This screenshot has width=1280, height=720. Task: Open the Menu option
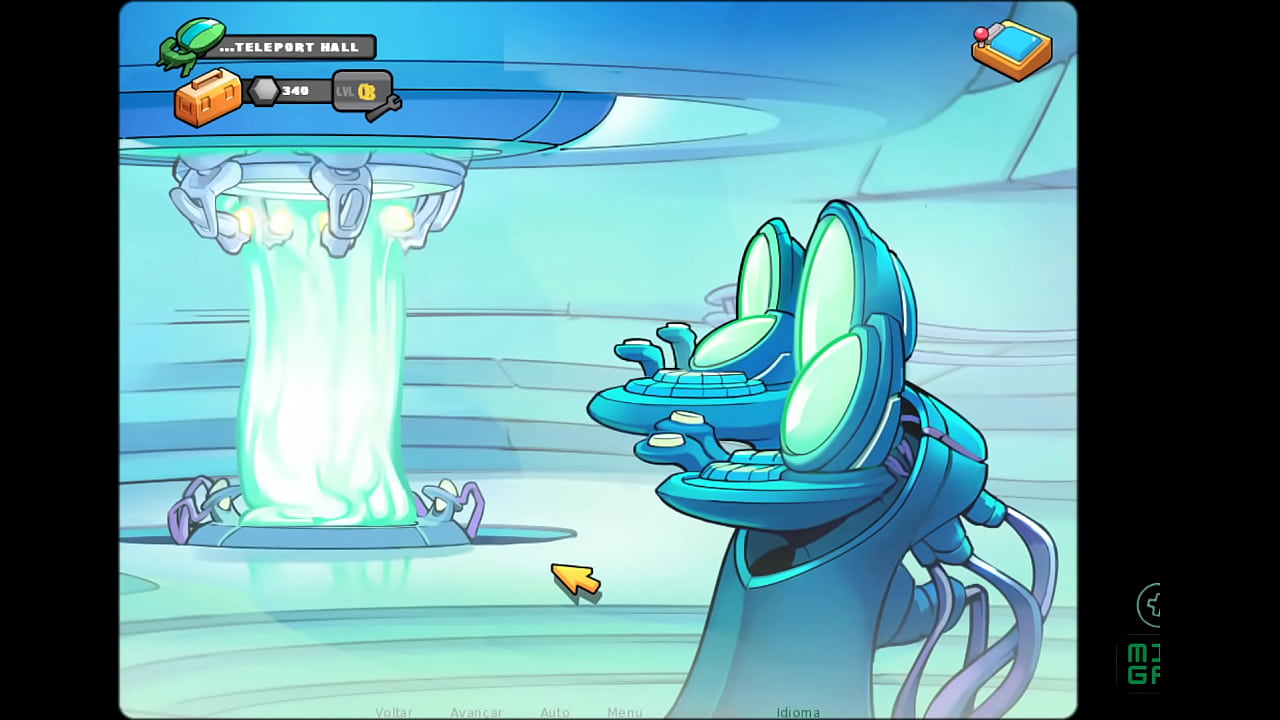[x=625, y=712]
